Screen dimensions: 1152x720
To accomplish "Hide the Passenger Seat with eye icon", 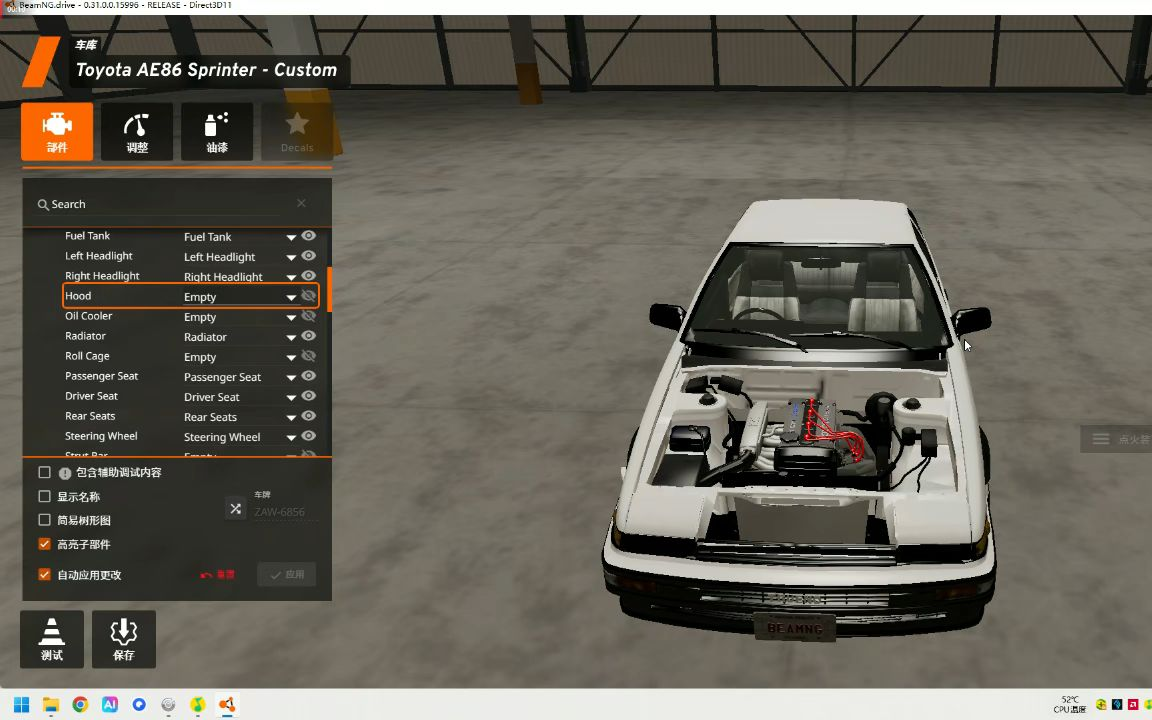I will coord(309,376).
